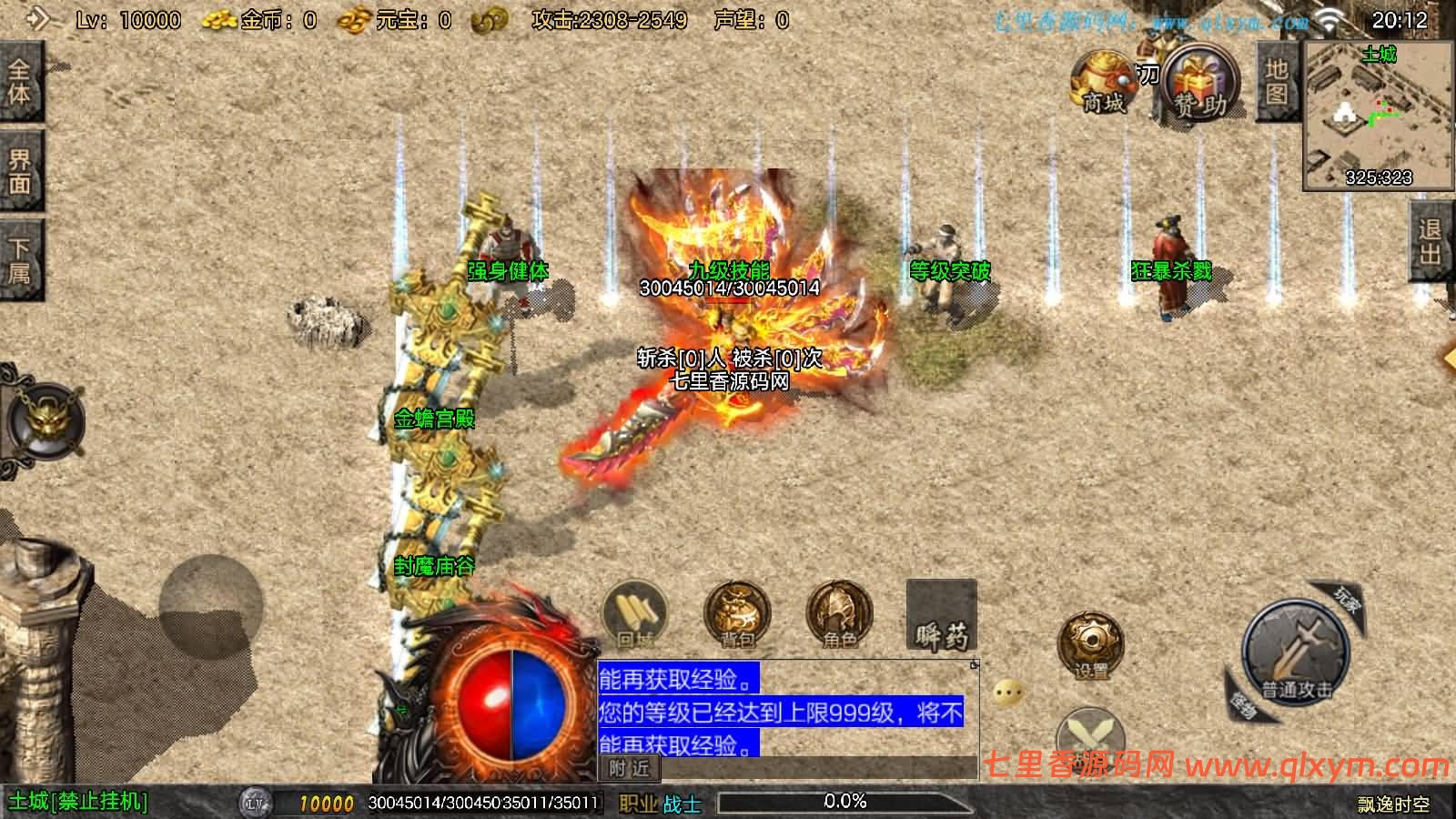Image resolution: width=1456 pixels, height=819 pixels.
Task: Open the 背包 backpack
Action: (737, 614)
